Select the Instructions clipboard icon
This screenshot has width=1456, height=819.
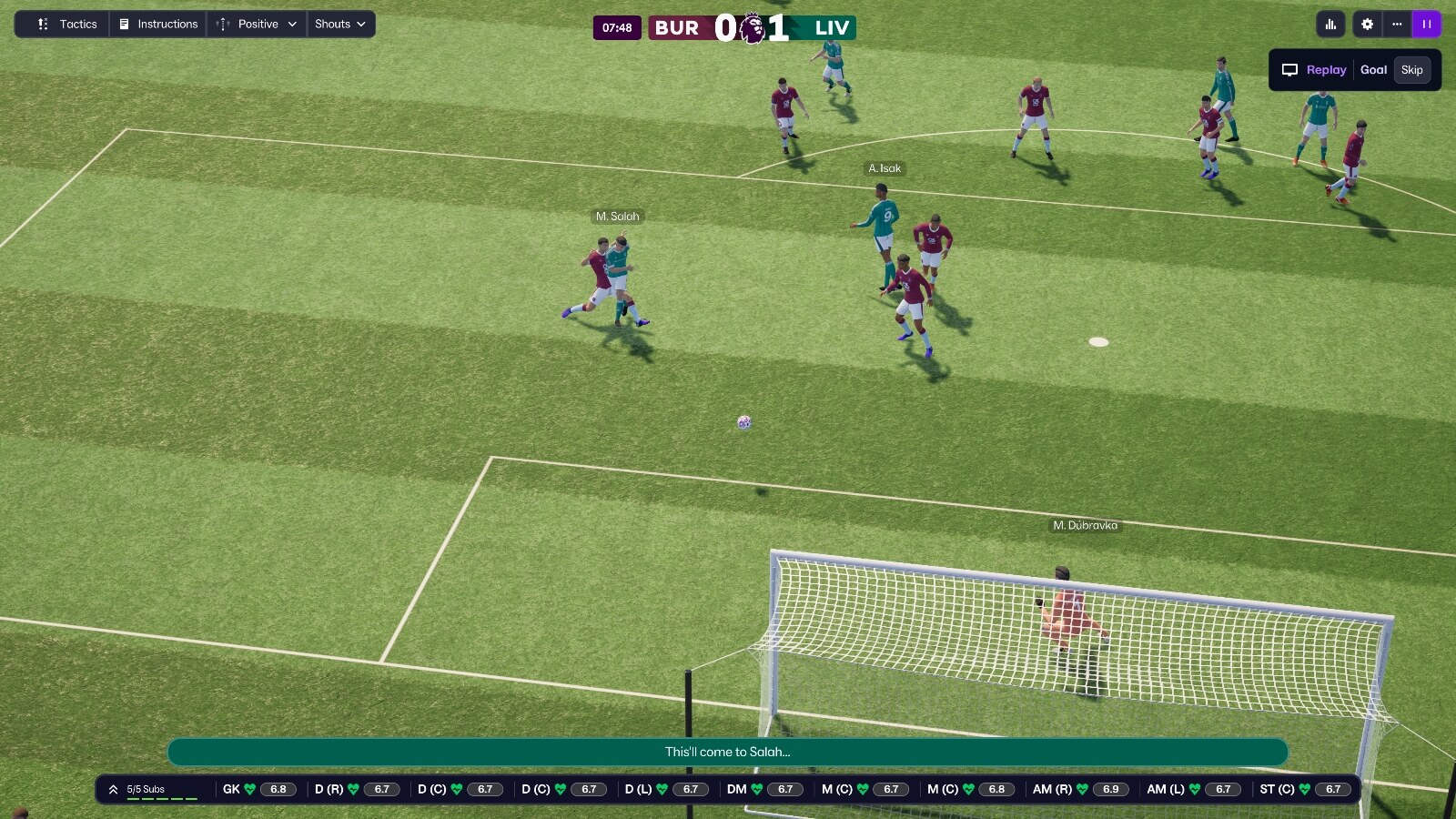pos(123,24)
